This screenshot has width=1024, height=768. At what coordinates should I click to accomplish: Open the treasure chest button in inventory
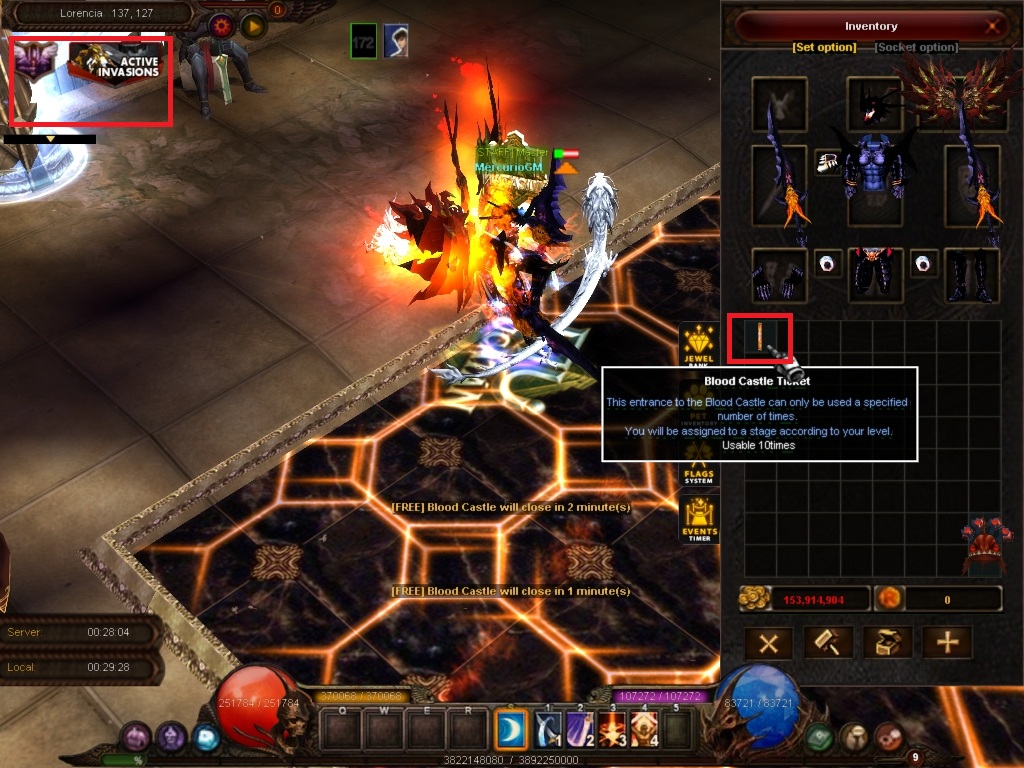tap(886, 643)
